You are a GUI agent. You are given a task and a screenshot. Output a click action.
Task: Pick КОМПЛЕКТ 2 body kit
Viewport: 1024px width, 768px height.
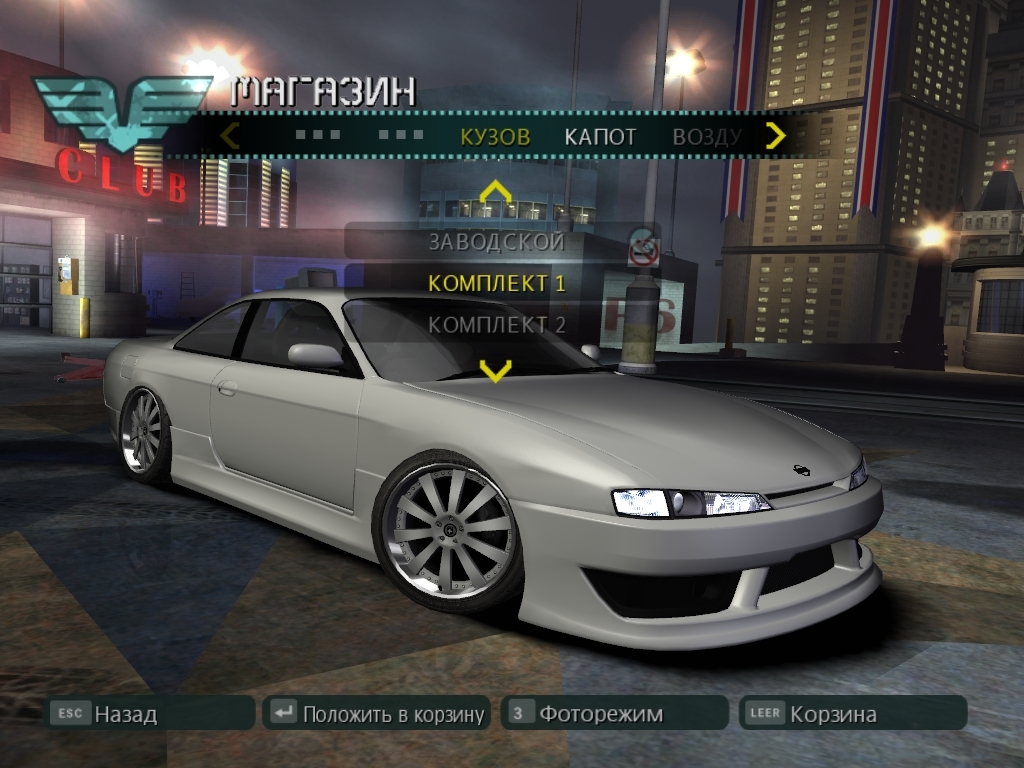point(496,325)
